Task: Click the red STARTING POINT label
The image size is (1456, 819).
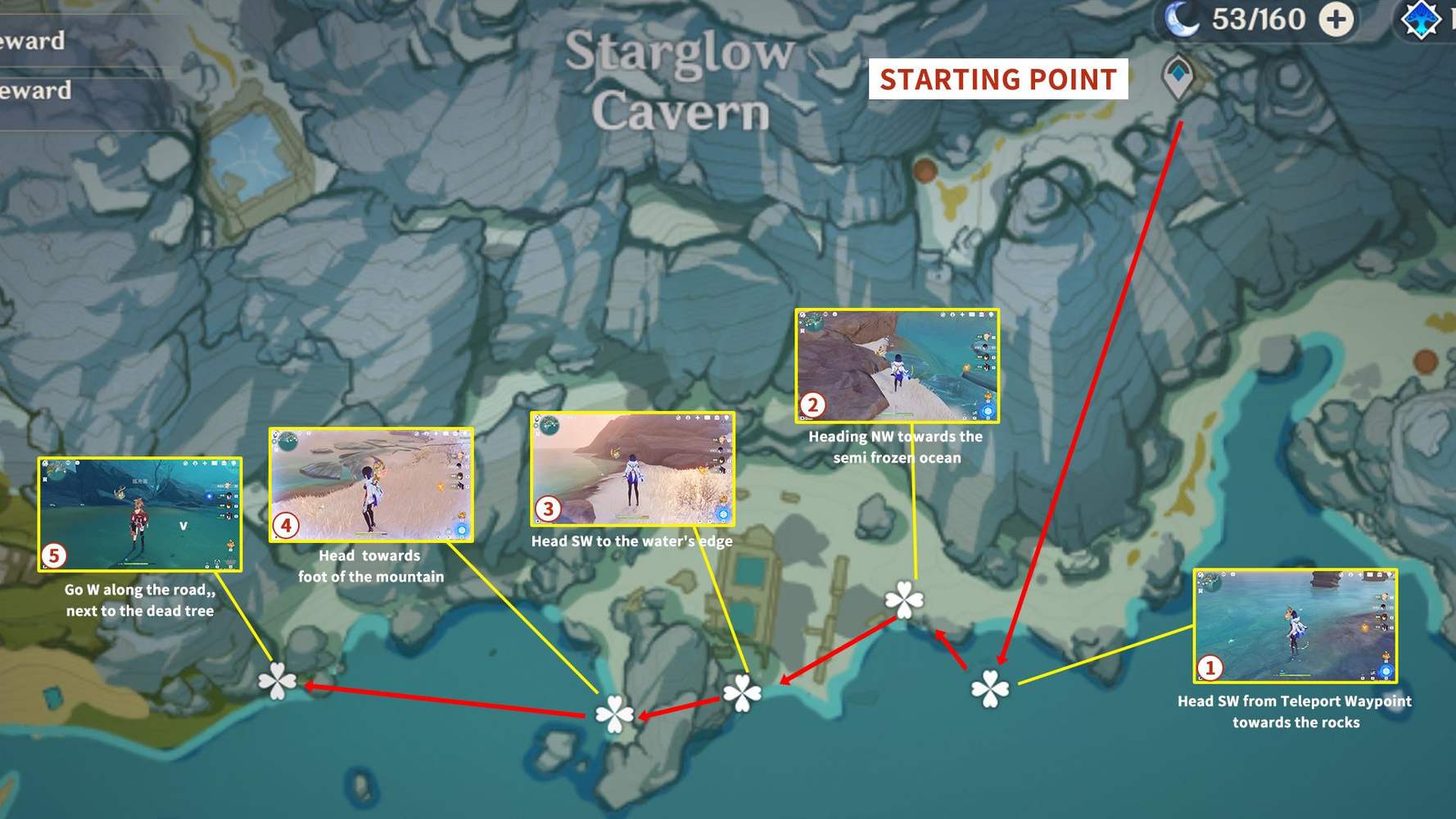Action: click(x=997, y=79)
